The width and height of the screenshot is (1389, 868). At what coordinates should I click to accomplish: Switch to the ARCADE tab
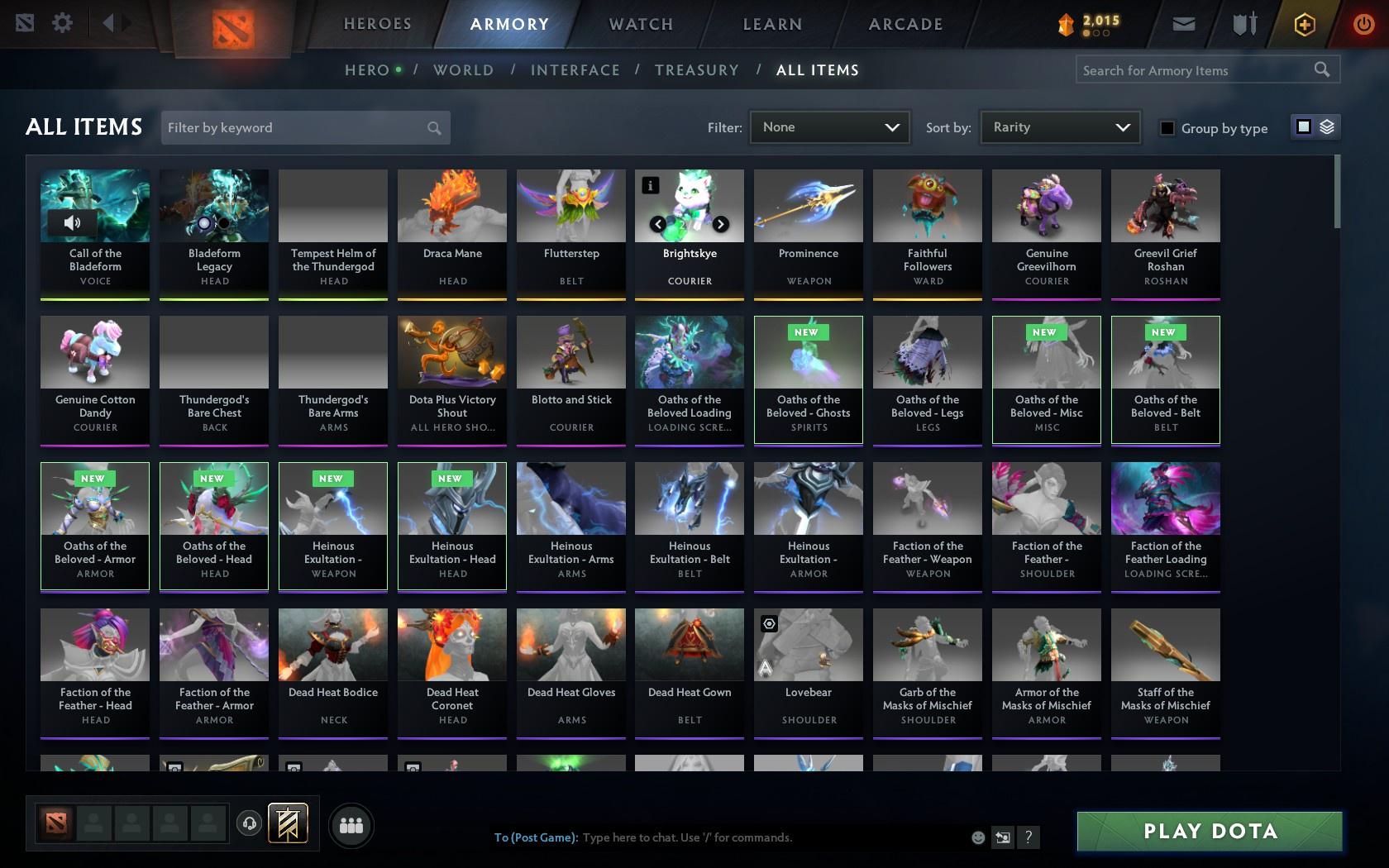point(904,24)
